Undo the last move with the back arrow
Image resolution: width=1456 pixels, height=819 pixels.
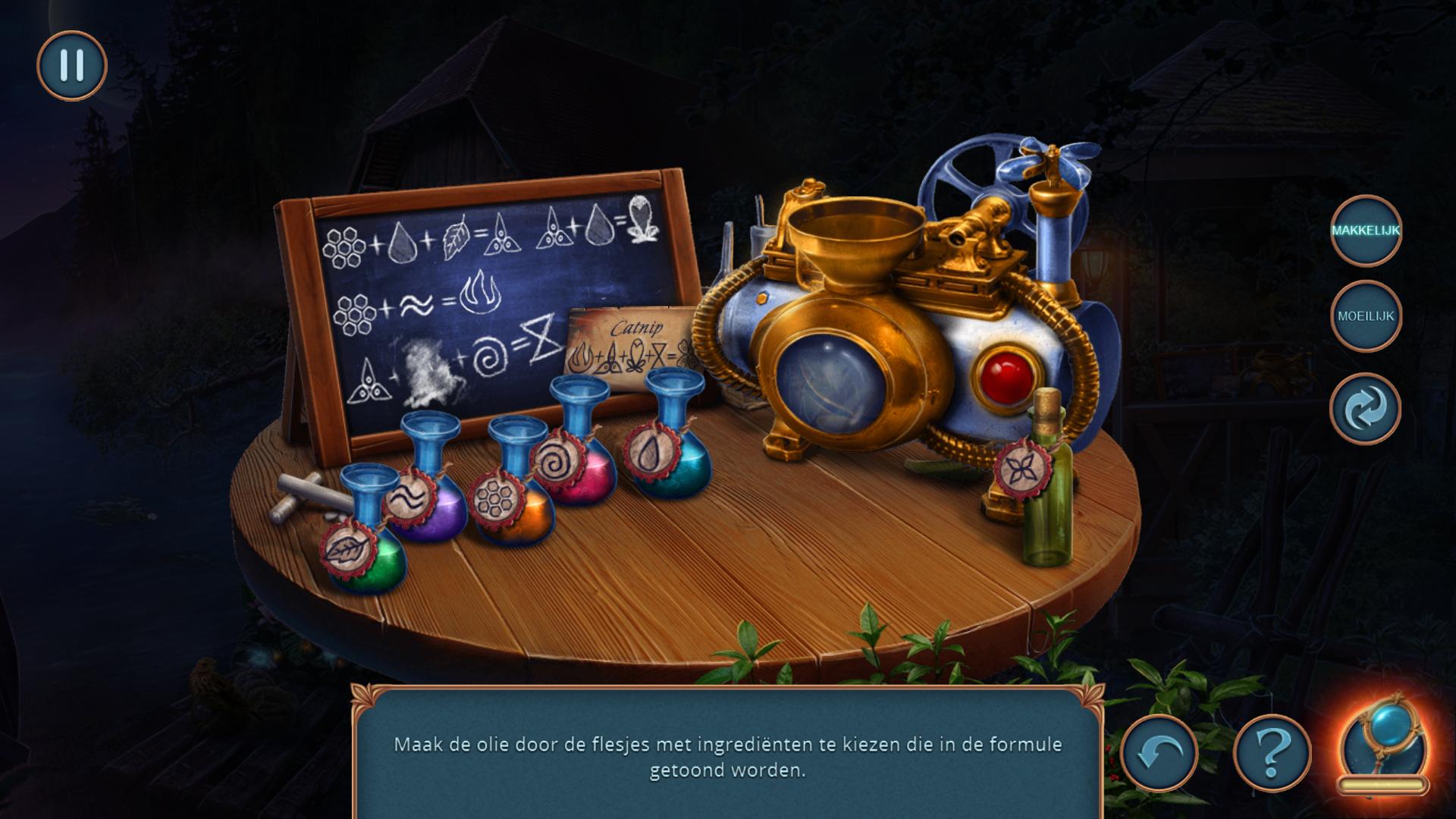pyautogui.click(x=1159, y=753)
